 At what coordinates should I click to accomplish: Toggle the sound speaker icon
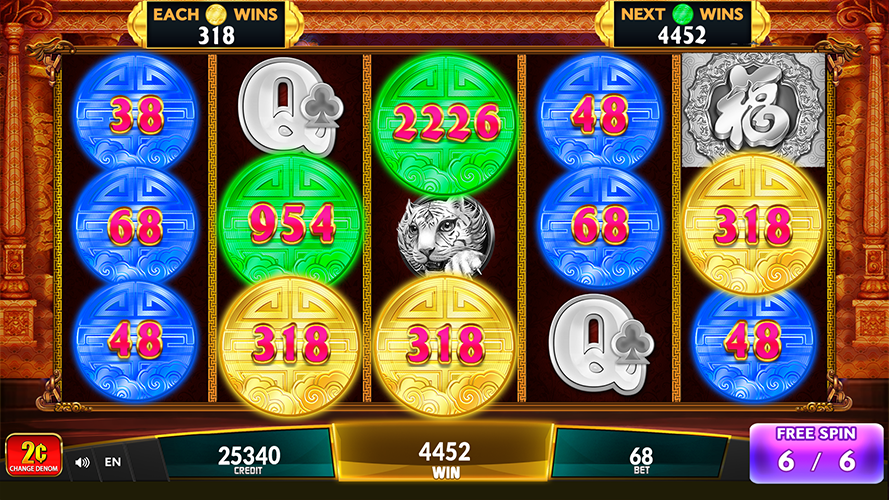pyautogui.click(x=82, y=462)
